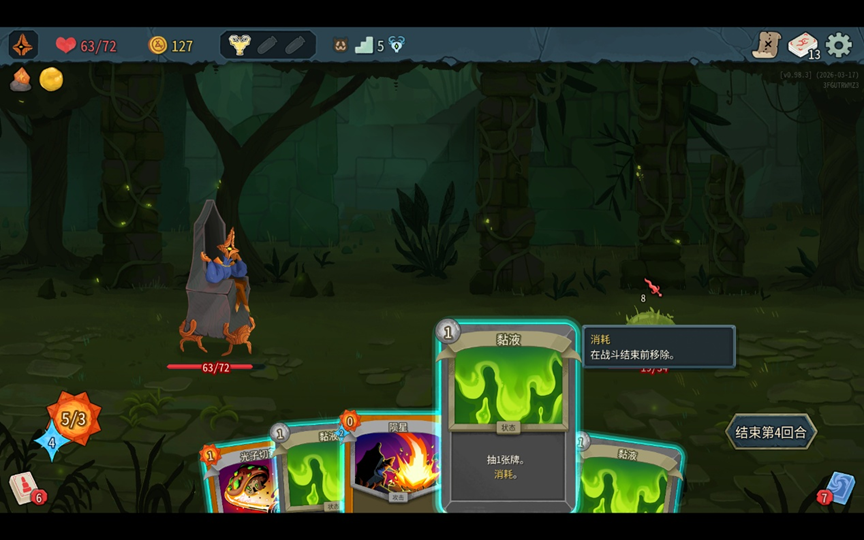Click the character emblem in the top bar
This screenshot has width=864, height=540.
pos(23,45)
